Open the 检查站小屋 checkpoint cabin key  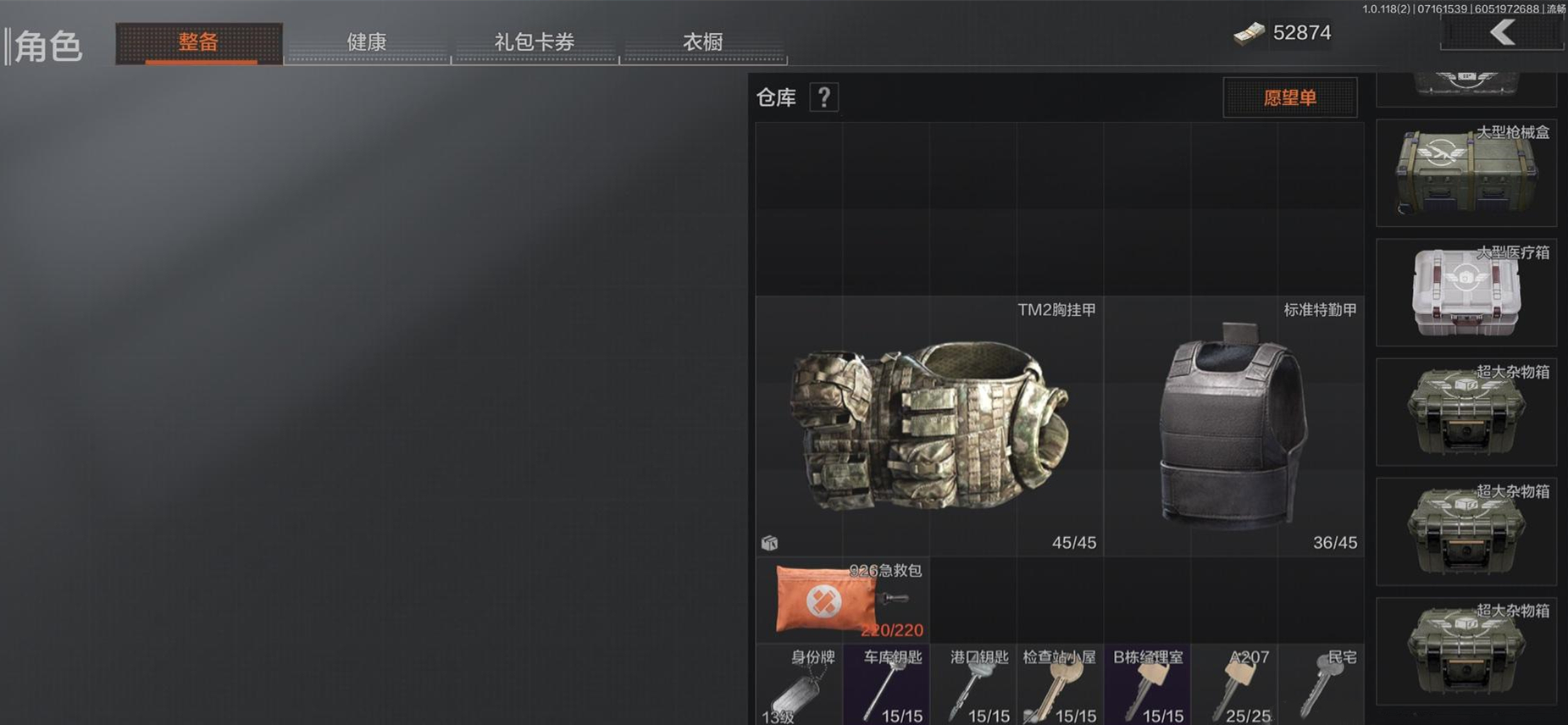1059,684
